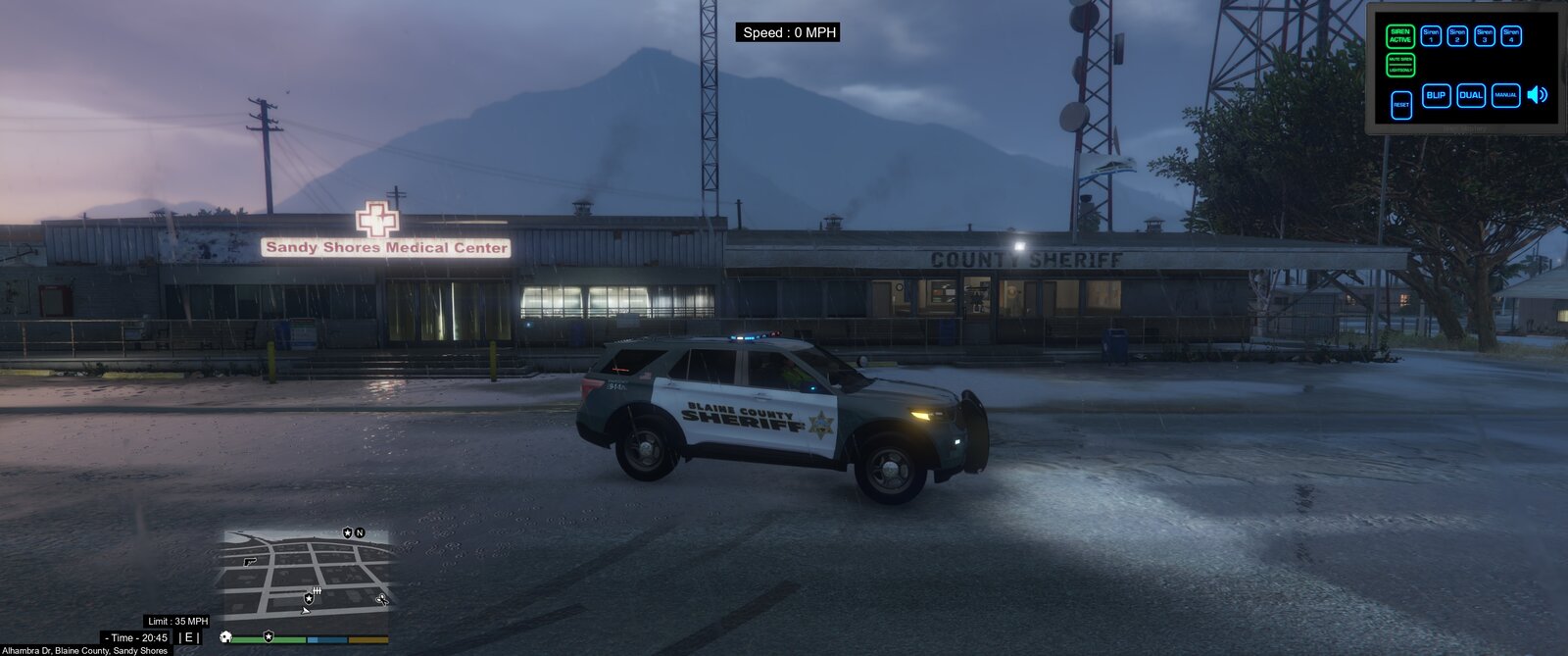Activate the Siren 4 tone

click(1511, 36)
